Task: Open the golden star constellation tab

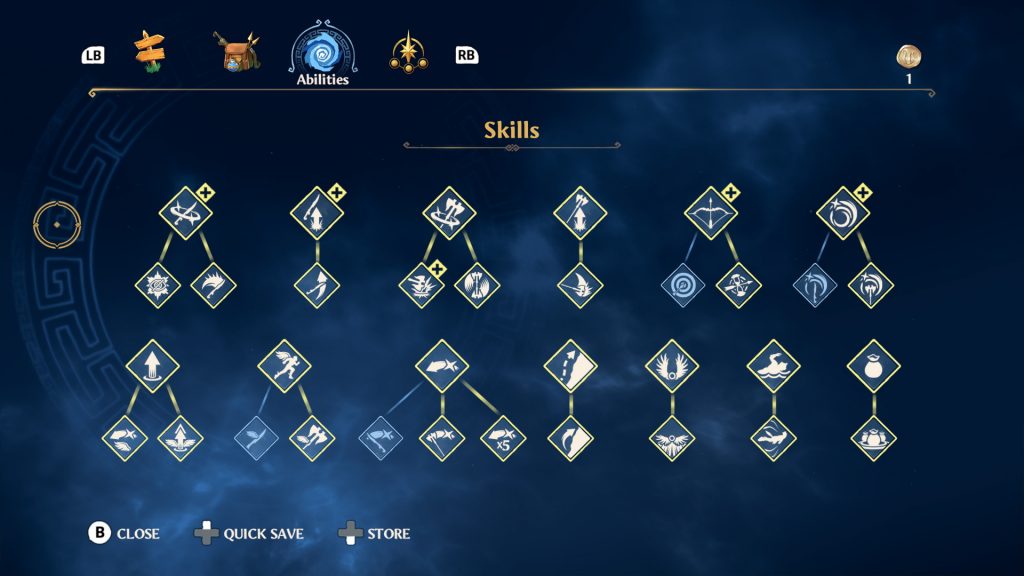Action: (408, 52)
